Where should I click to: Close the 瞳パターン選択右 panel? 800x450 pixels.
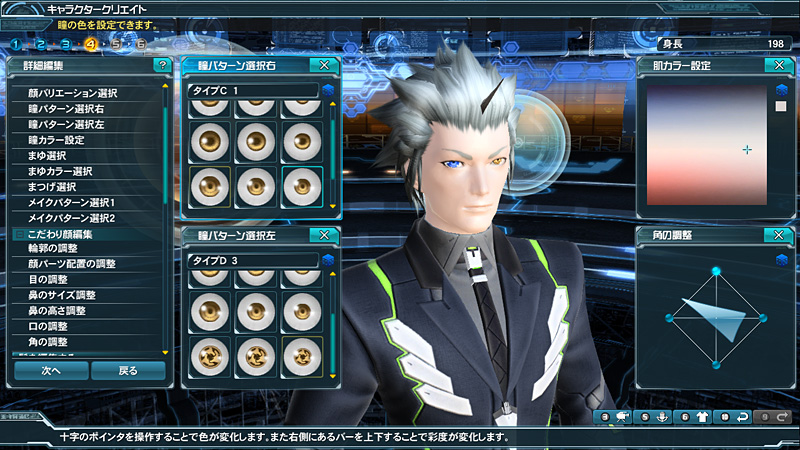[x=320, y=65]
